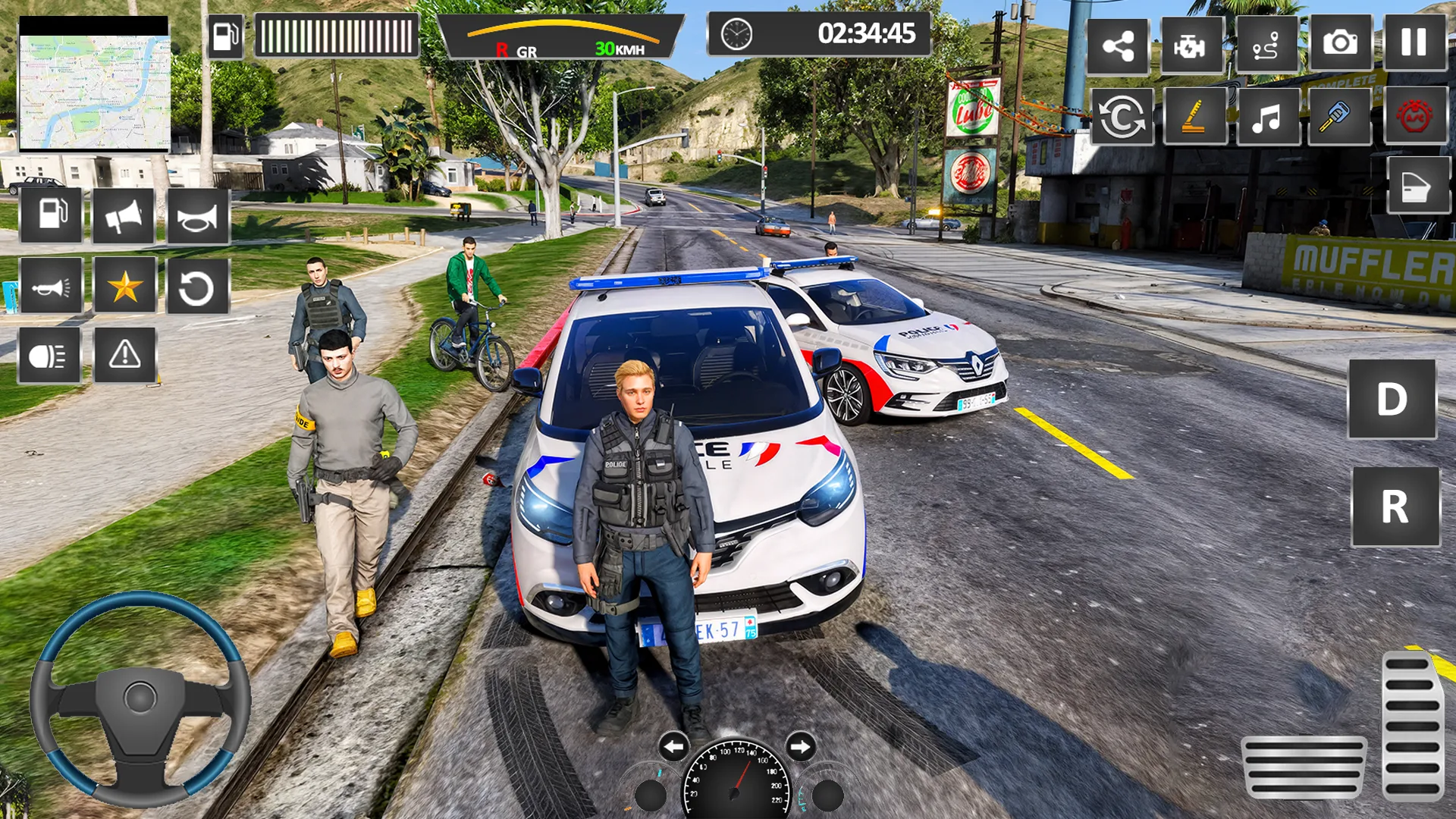
Task: Tap the camera screenshot button
Action: click(x=1340, y=43)
